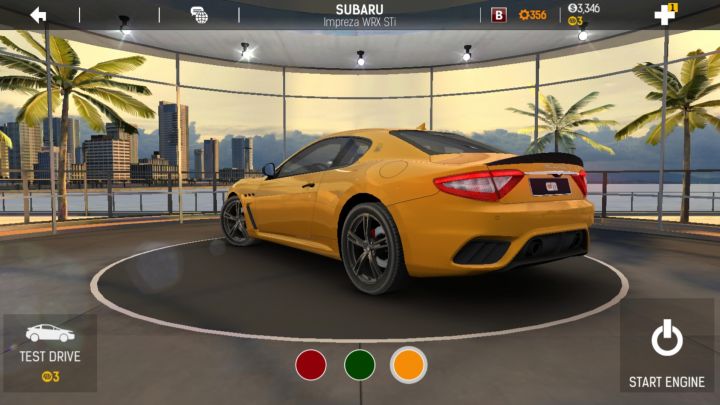Start a Test Drive of the car

(50, 352)
